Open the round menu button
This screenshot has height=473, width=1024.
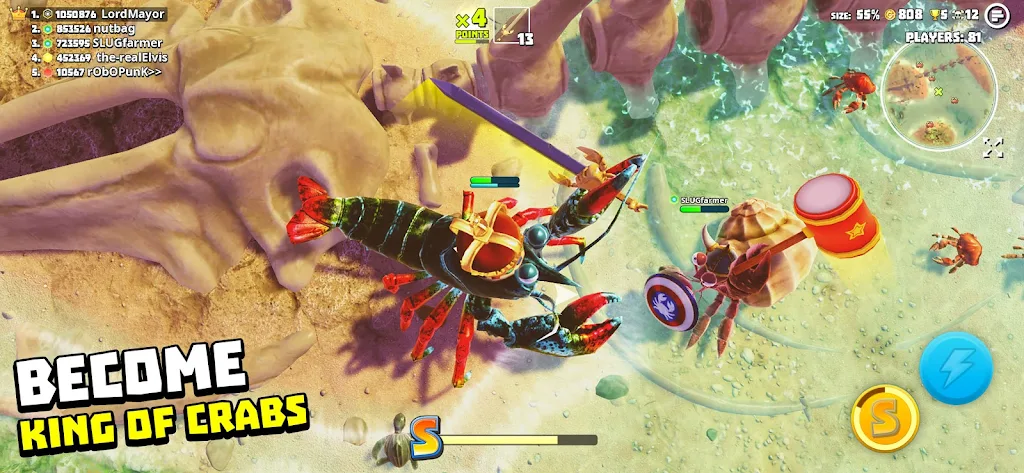[x=996, y=15]
